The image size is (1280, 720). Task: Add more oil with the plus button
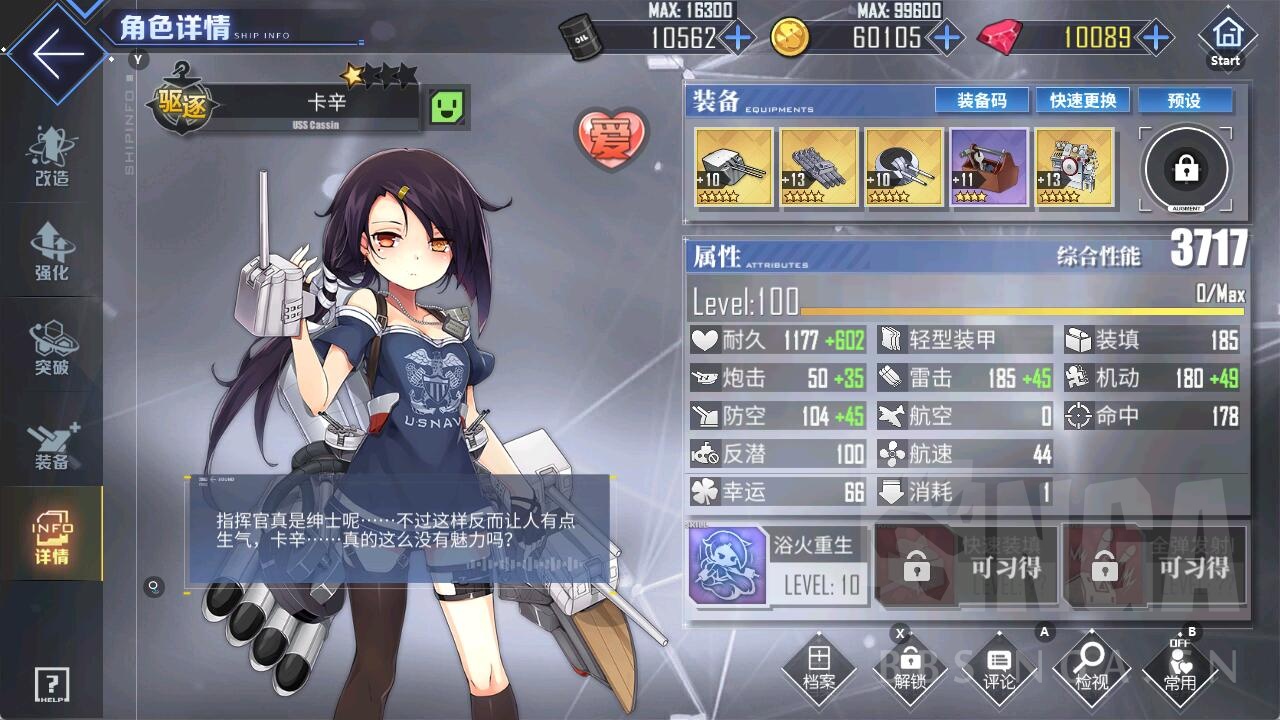[738, 38]
